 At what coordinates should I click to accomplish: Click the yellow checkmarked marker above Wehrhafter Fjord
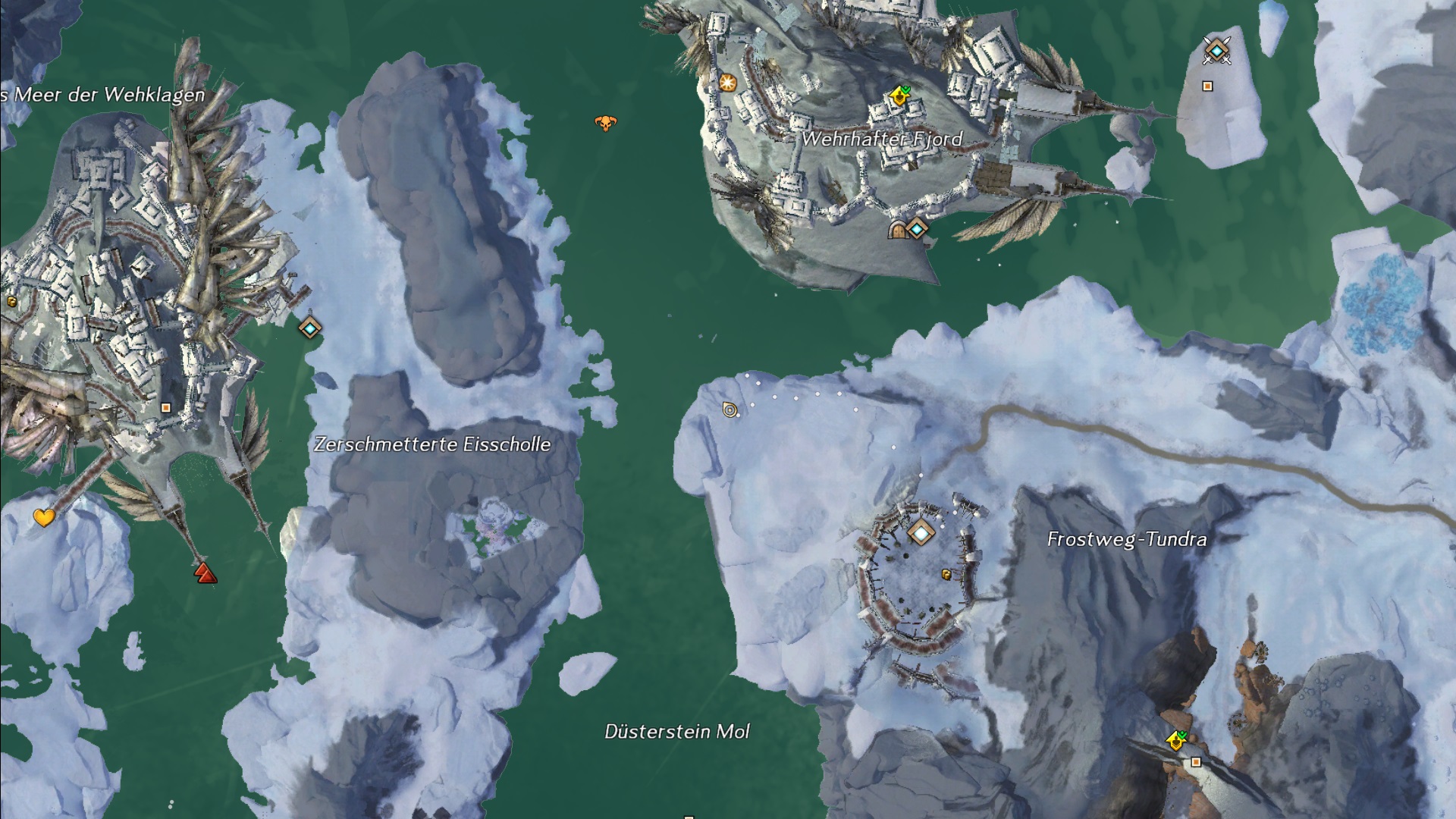tap(899, 96)
